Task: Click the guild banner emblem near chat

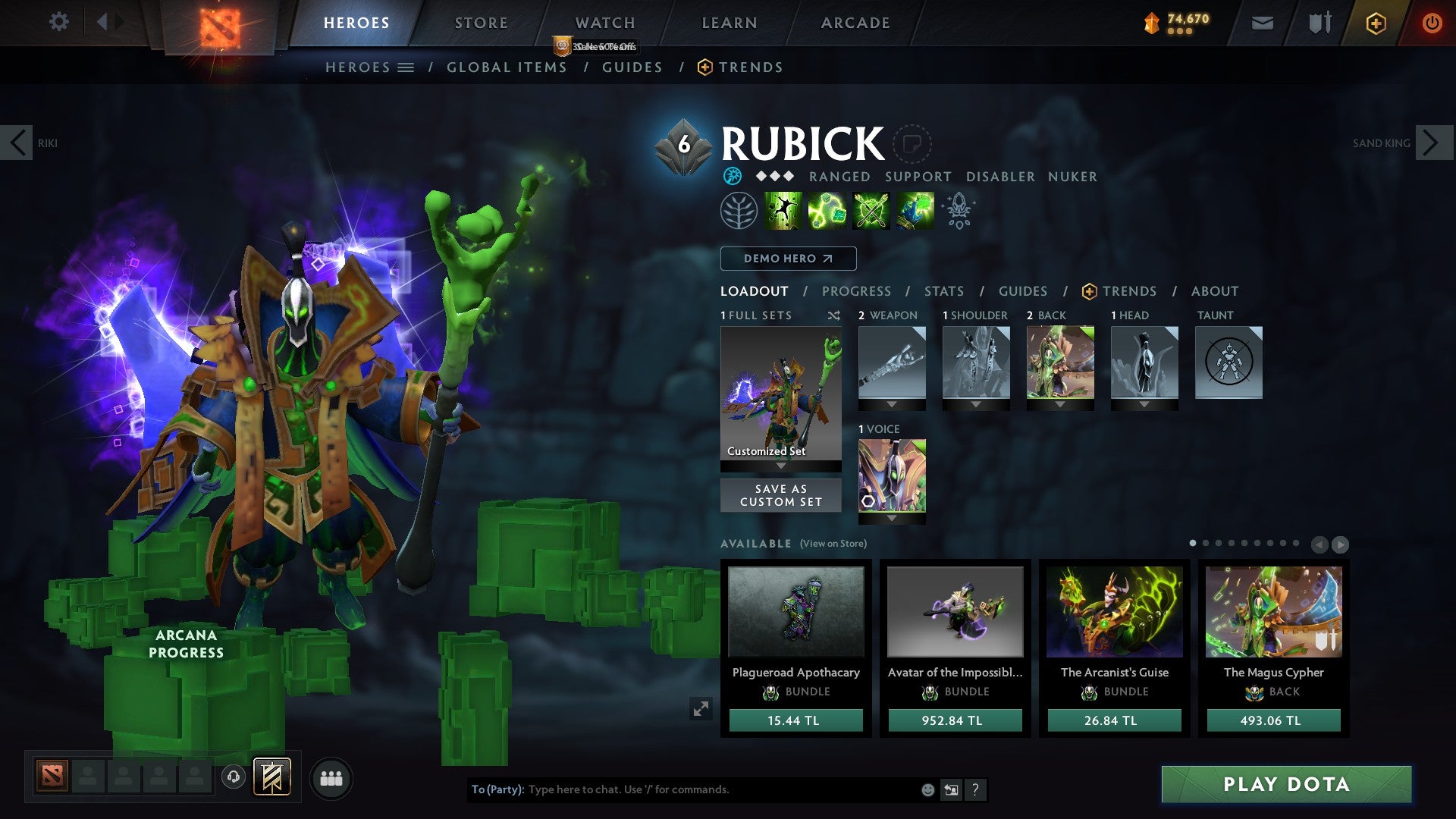Action: (x=273, y=777)
